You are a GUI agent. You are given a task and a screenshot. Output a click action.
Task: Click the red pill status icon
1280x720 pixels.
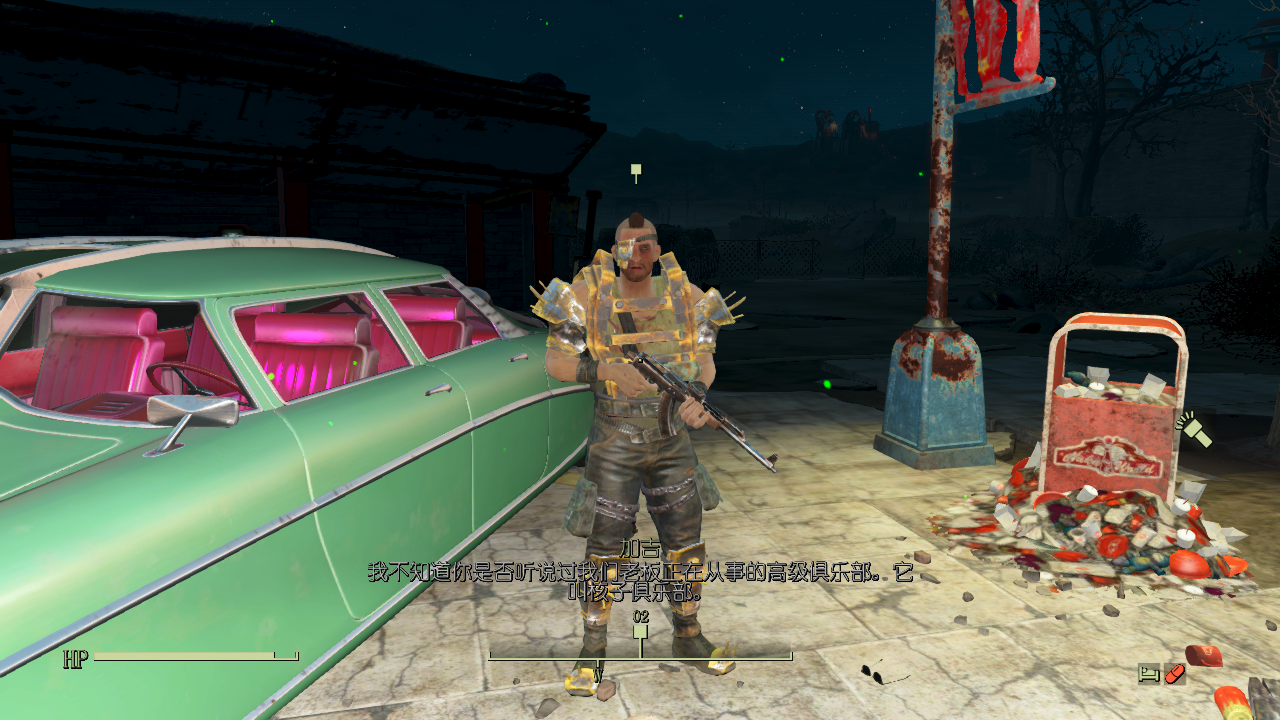pos(1175,674)
